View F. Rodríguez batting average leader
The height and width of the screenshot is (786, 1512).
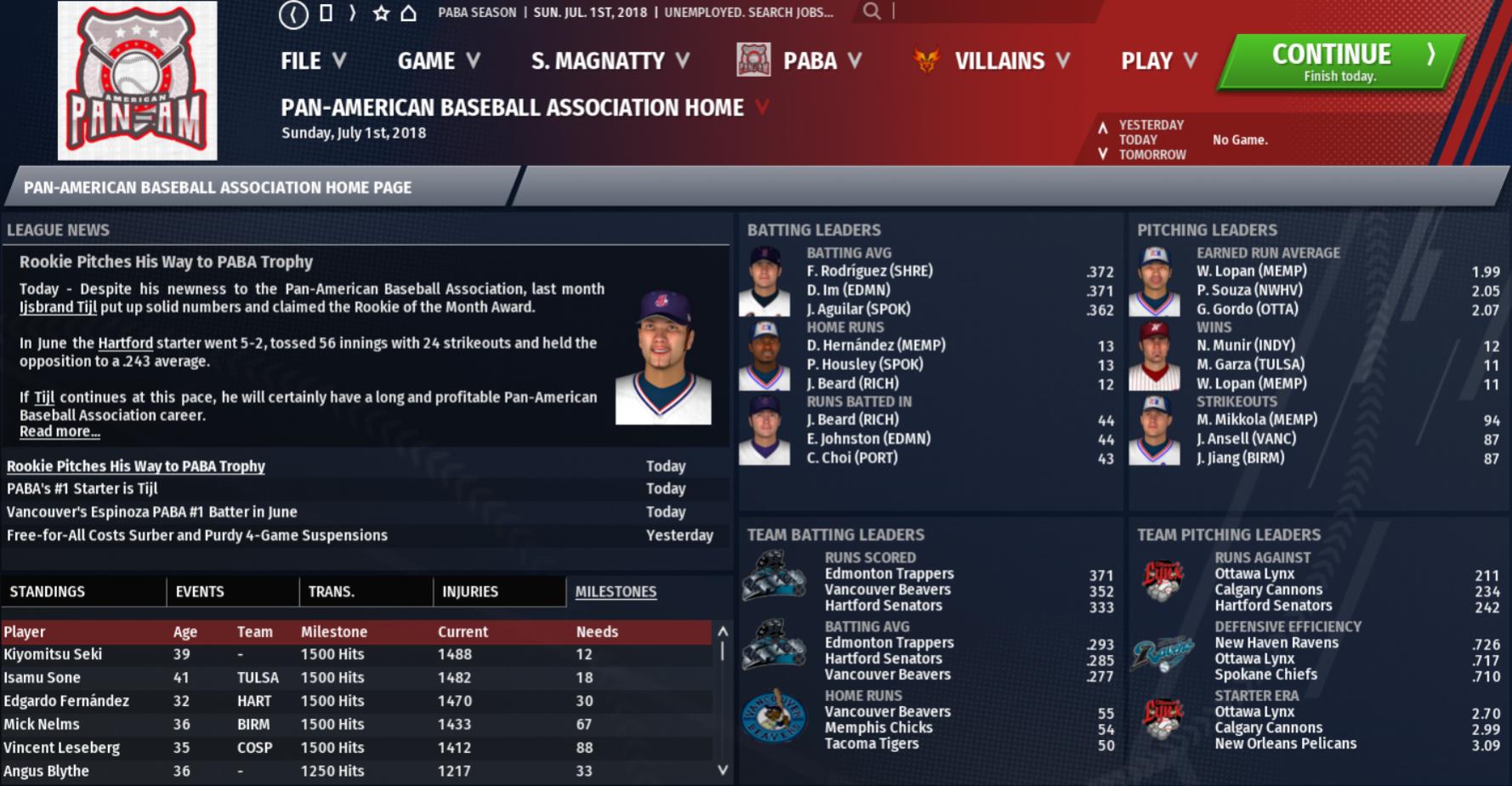pyautogui.click(x=869, y=271)
